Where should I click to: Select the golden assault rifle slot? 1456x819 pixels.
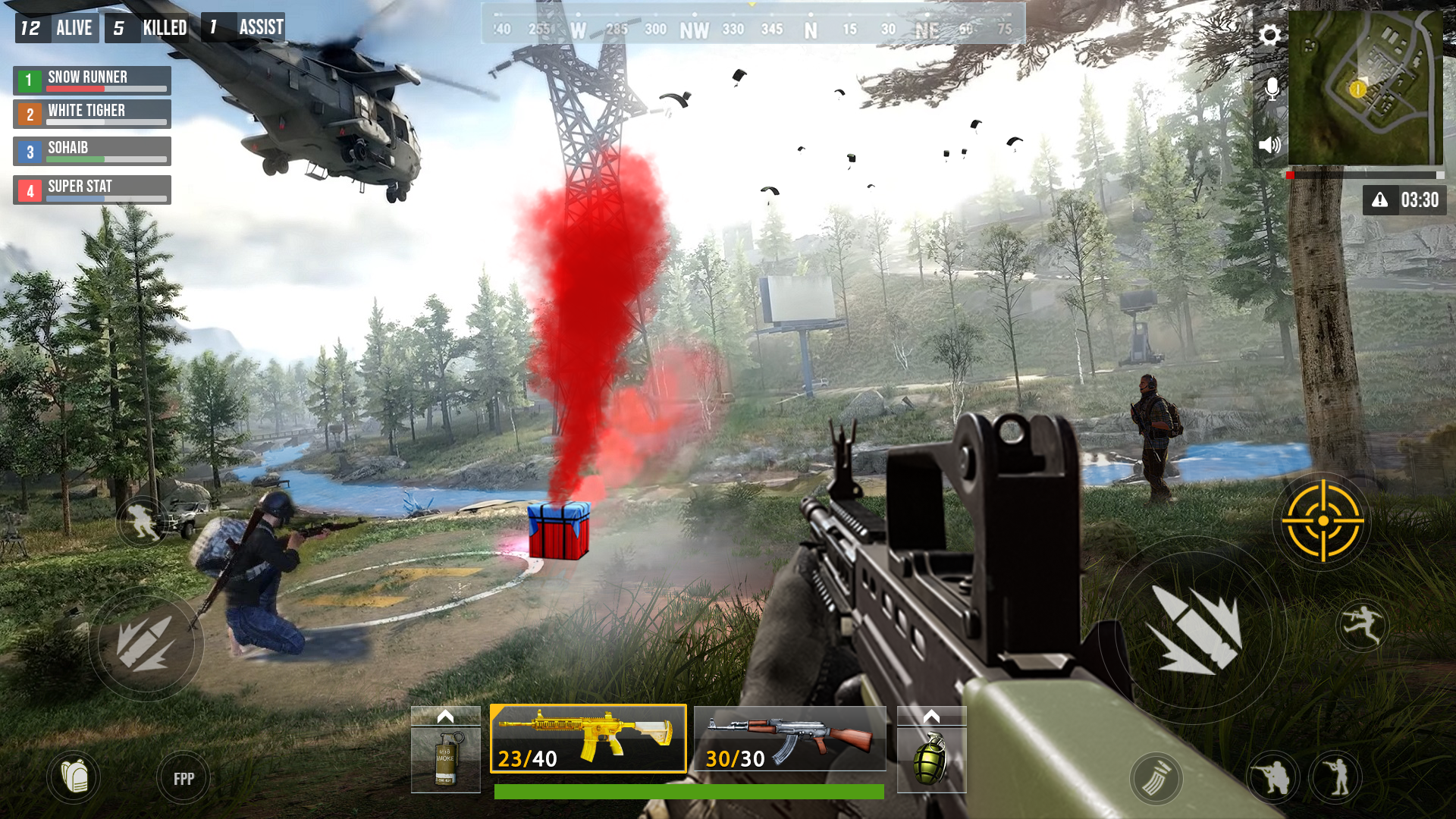(x=588, y=739)
